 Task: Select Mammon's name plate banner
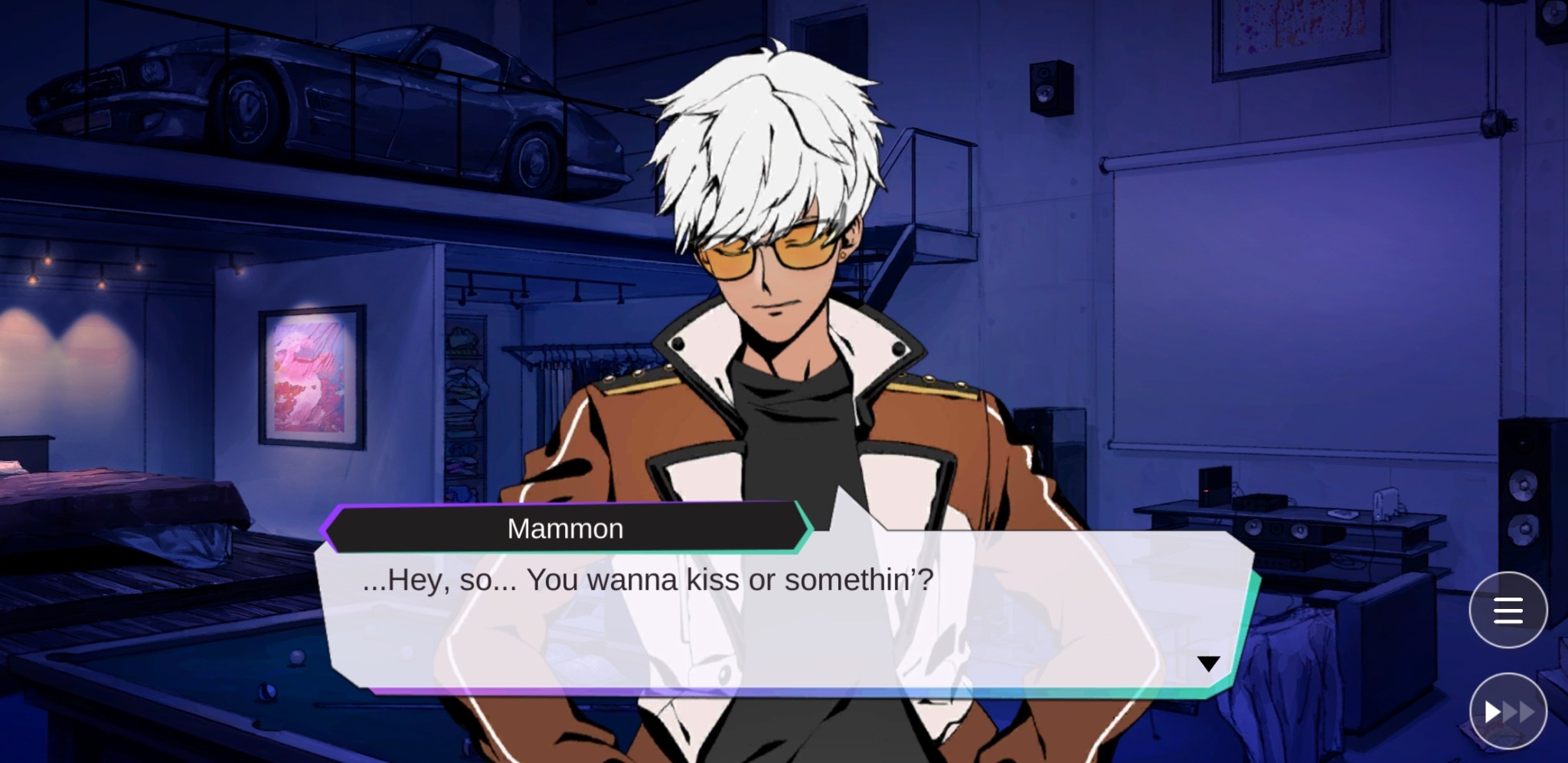click(x=564, y=528)
